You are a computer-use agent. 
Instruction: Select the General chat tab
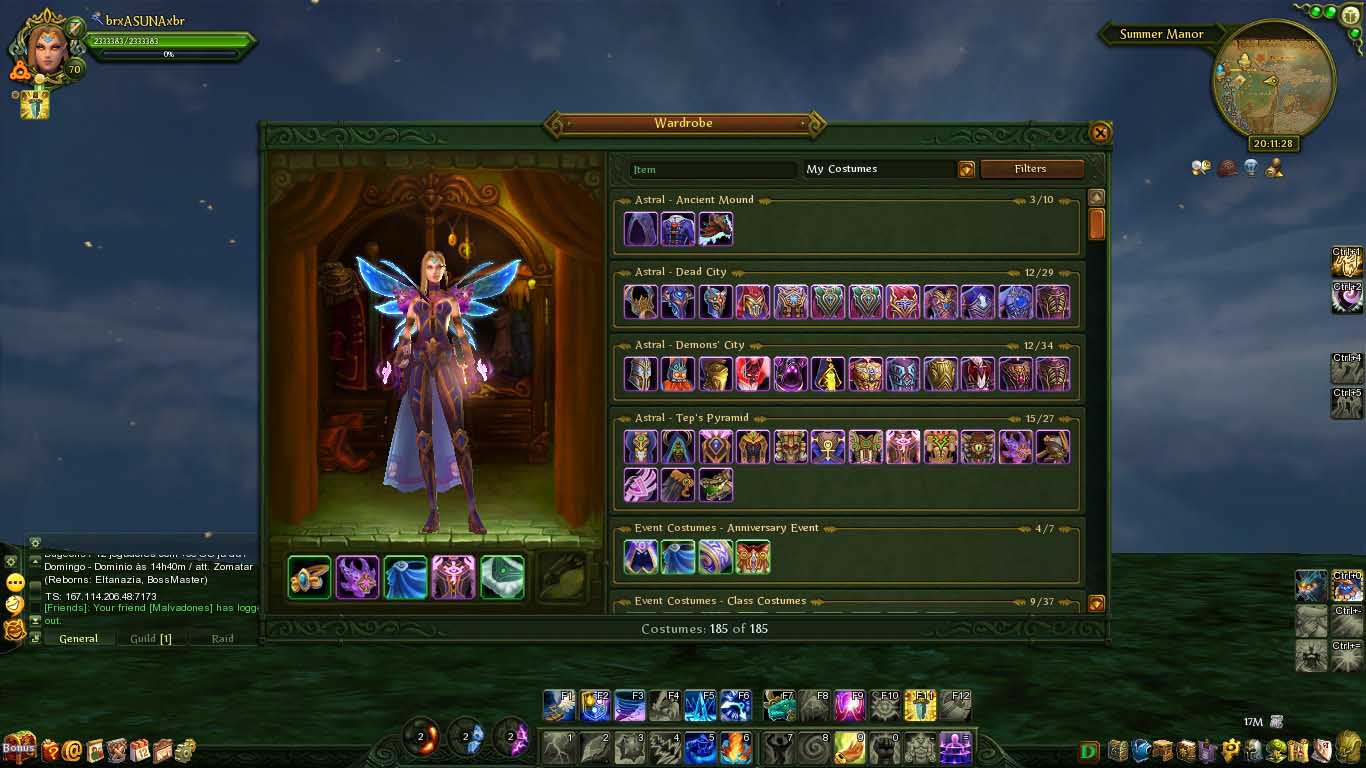(x=78, y=638)
